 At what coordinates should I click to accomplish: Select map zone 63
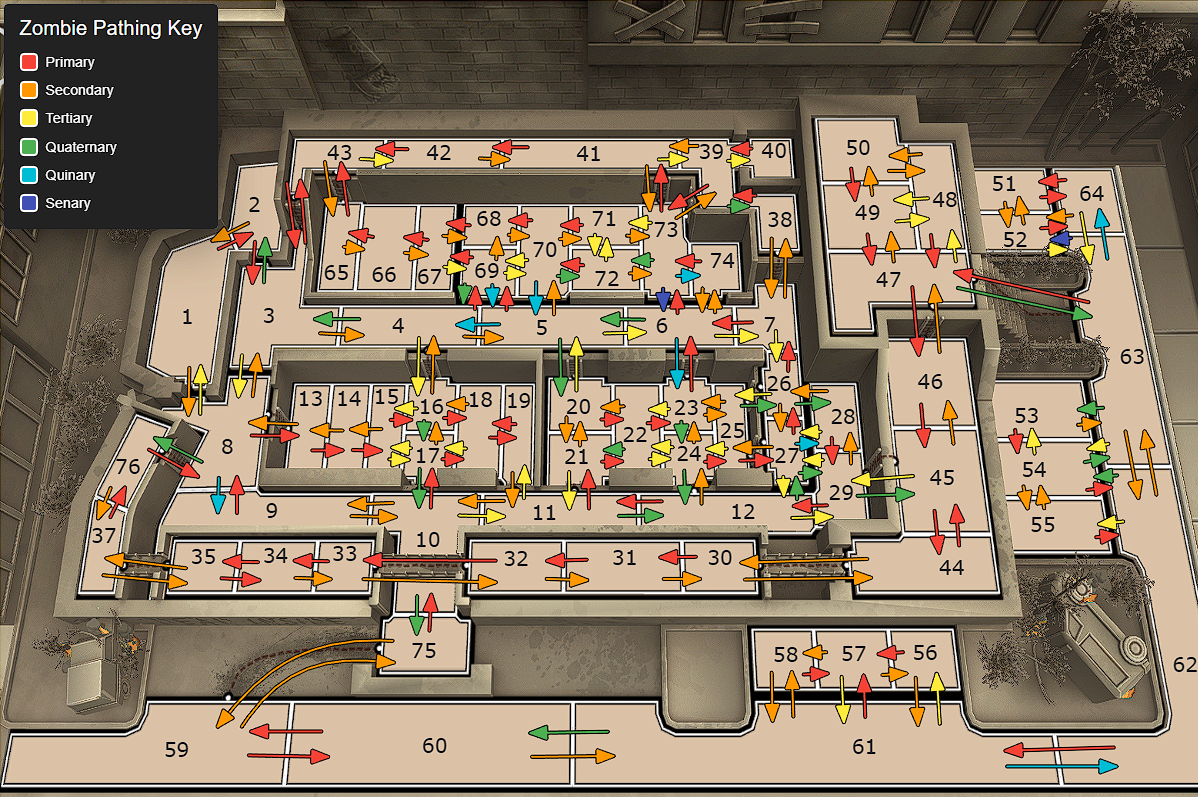tap(1132, 357)
